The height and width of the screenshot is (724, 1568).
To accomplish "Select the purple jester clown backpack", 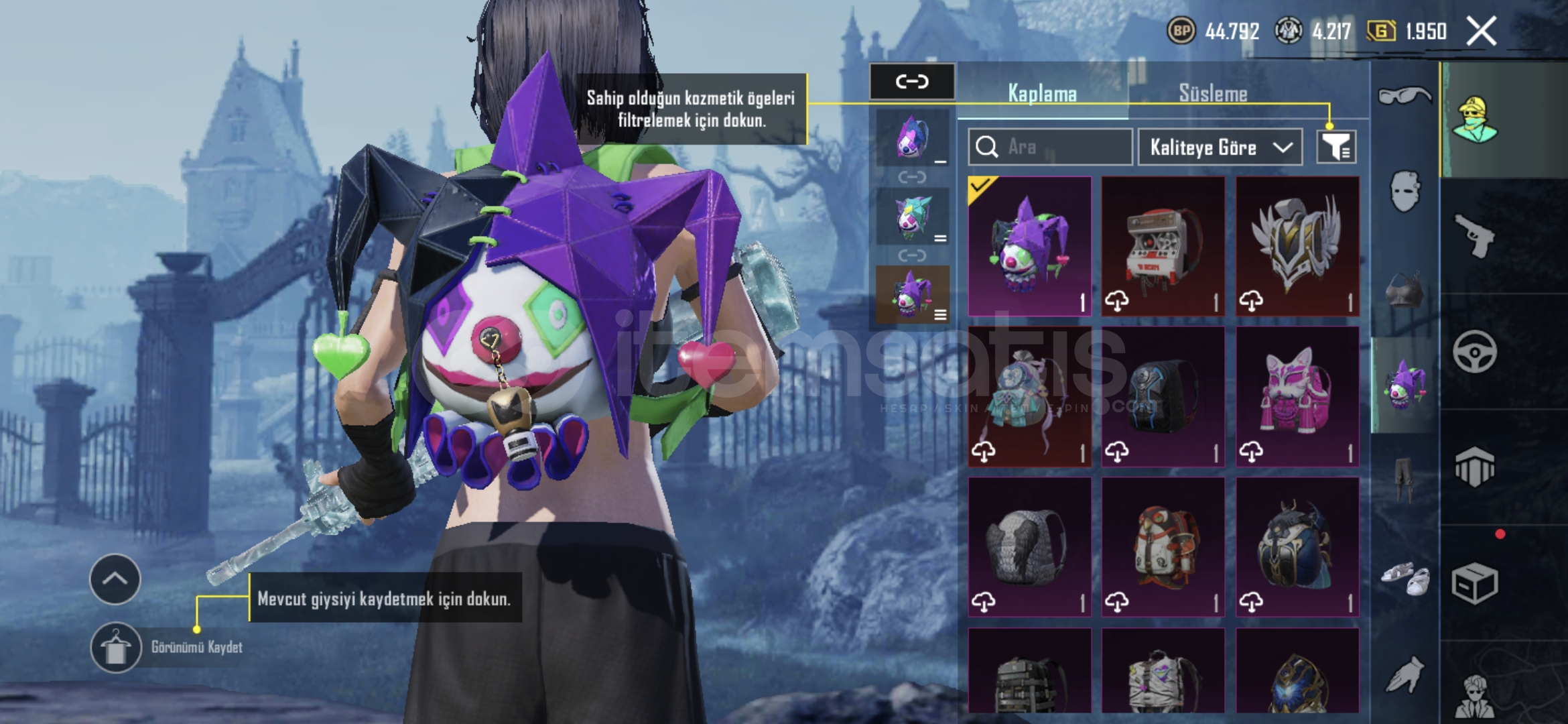I will [1029, 246].
